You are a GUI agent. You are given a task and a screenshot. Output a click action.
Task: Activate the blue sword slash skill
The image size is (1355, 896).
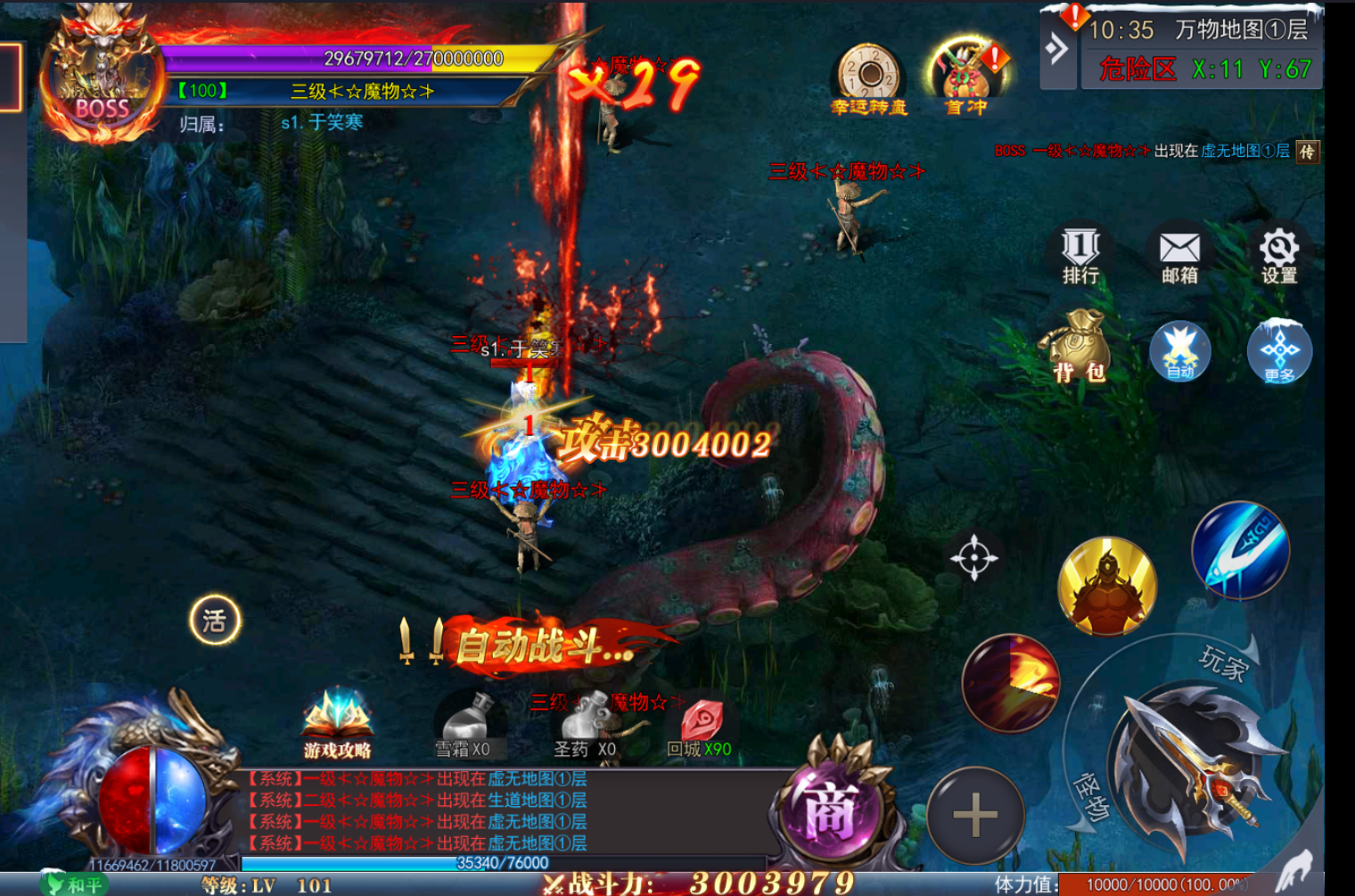[x=1240, y=549]
